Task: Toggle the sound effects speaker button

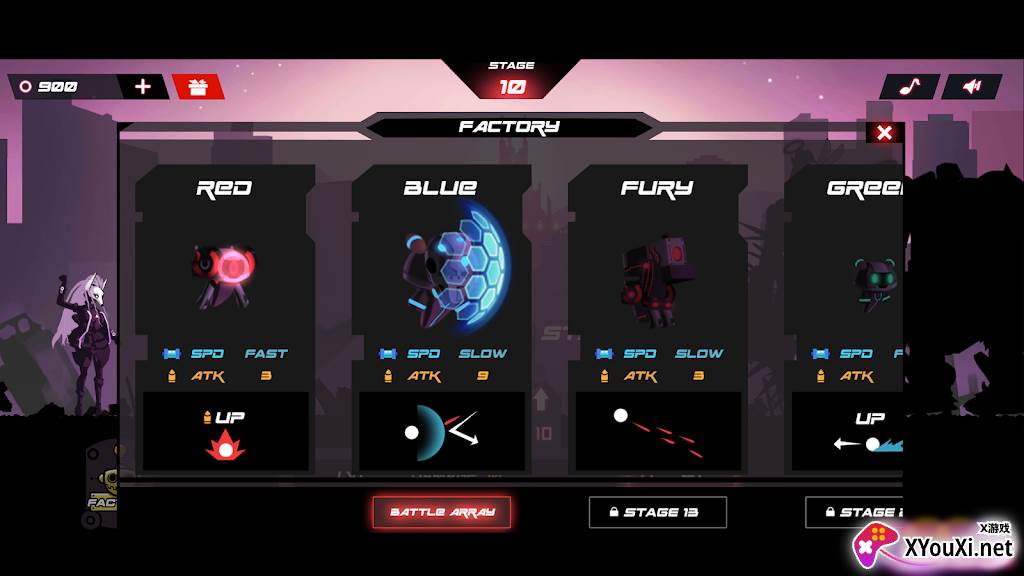Action: coord(971,87)
